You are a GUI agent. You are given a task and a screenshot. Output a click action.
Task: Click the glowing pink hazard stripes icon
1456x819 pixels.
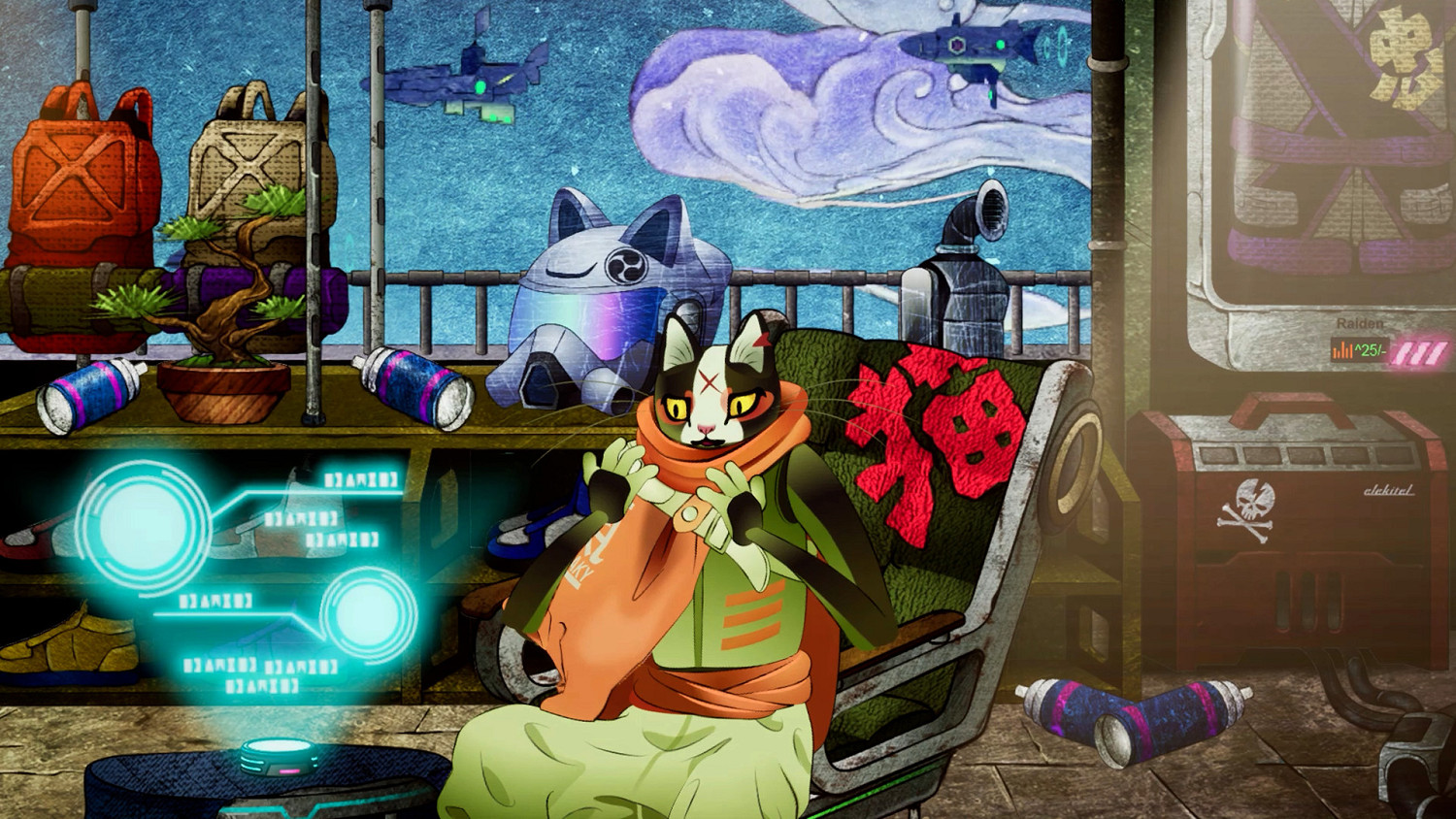(x=1419, y=351)
